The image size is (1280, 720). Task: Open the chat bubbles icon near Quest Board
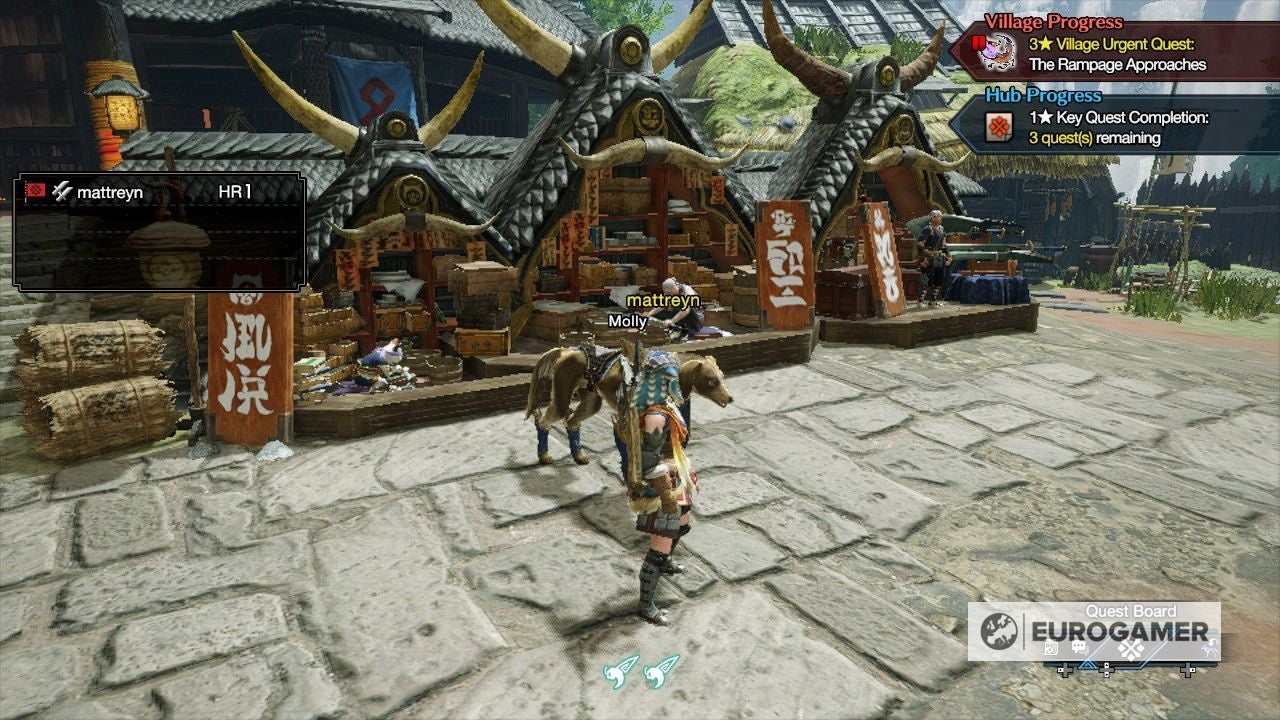click(x=1078, y=647)
